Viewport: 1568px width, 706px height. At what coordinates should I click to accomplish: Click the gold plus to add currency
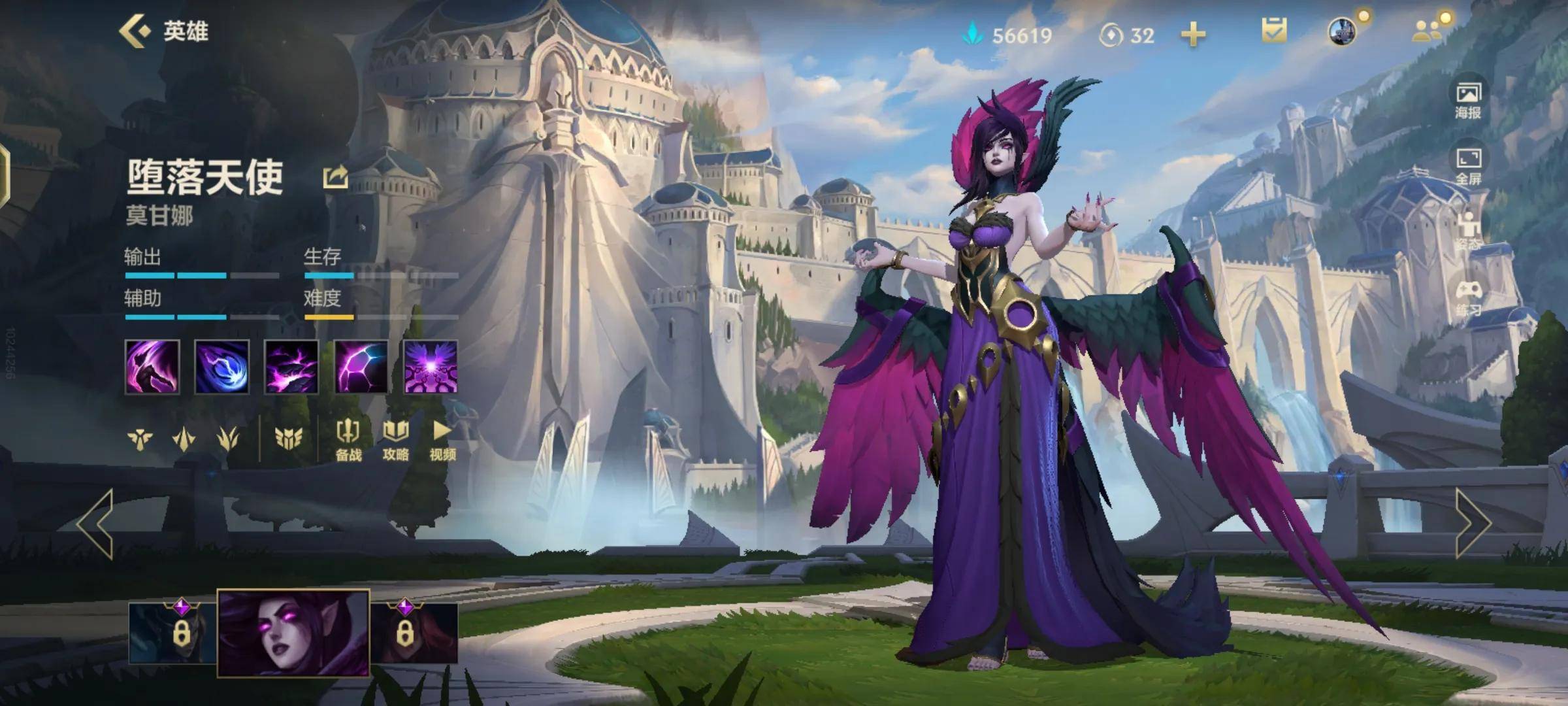(x=1193, y=35)
